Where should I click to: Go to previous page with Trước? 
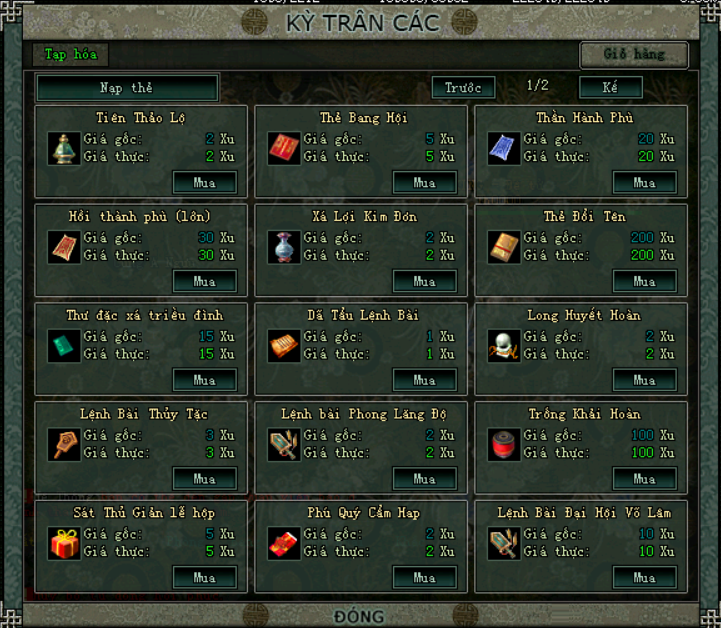463,88
